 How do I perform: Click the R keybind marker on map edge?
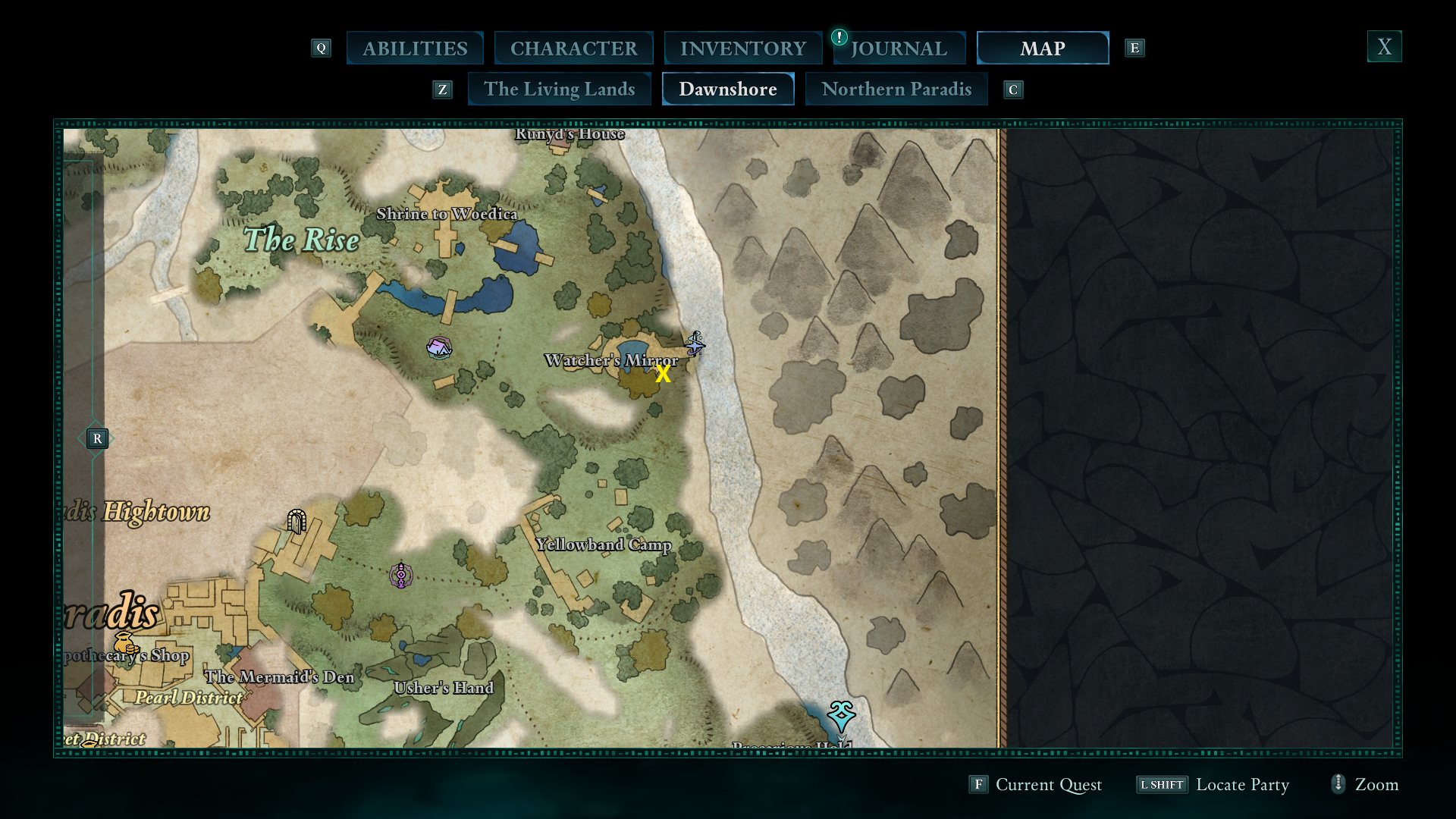pyautogui.click(x=97, y=438)
